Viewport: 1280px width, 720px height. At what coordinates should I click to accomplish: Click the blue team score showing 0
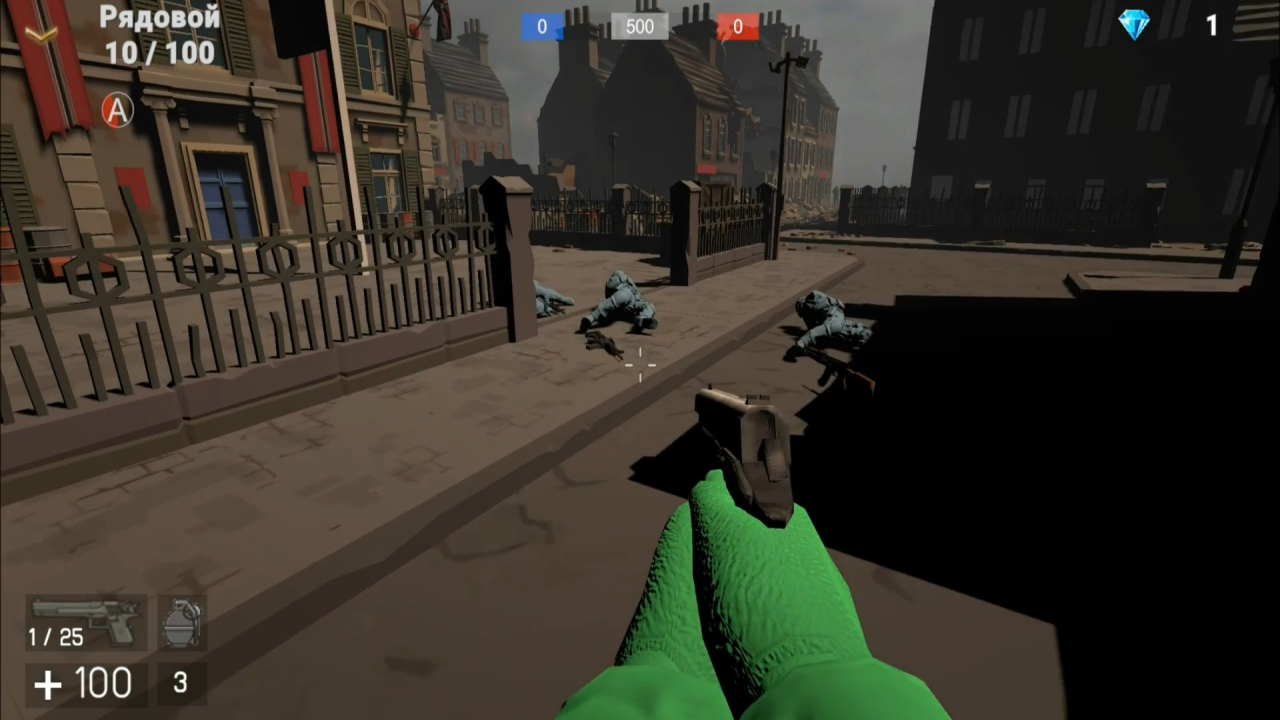541,26
